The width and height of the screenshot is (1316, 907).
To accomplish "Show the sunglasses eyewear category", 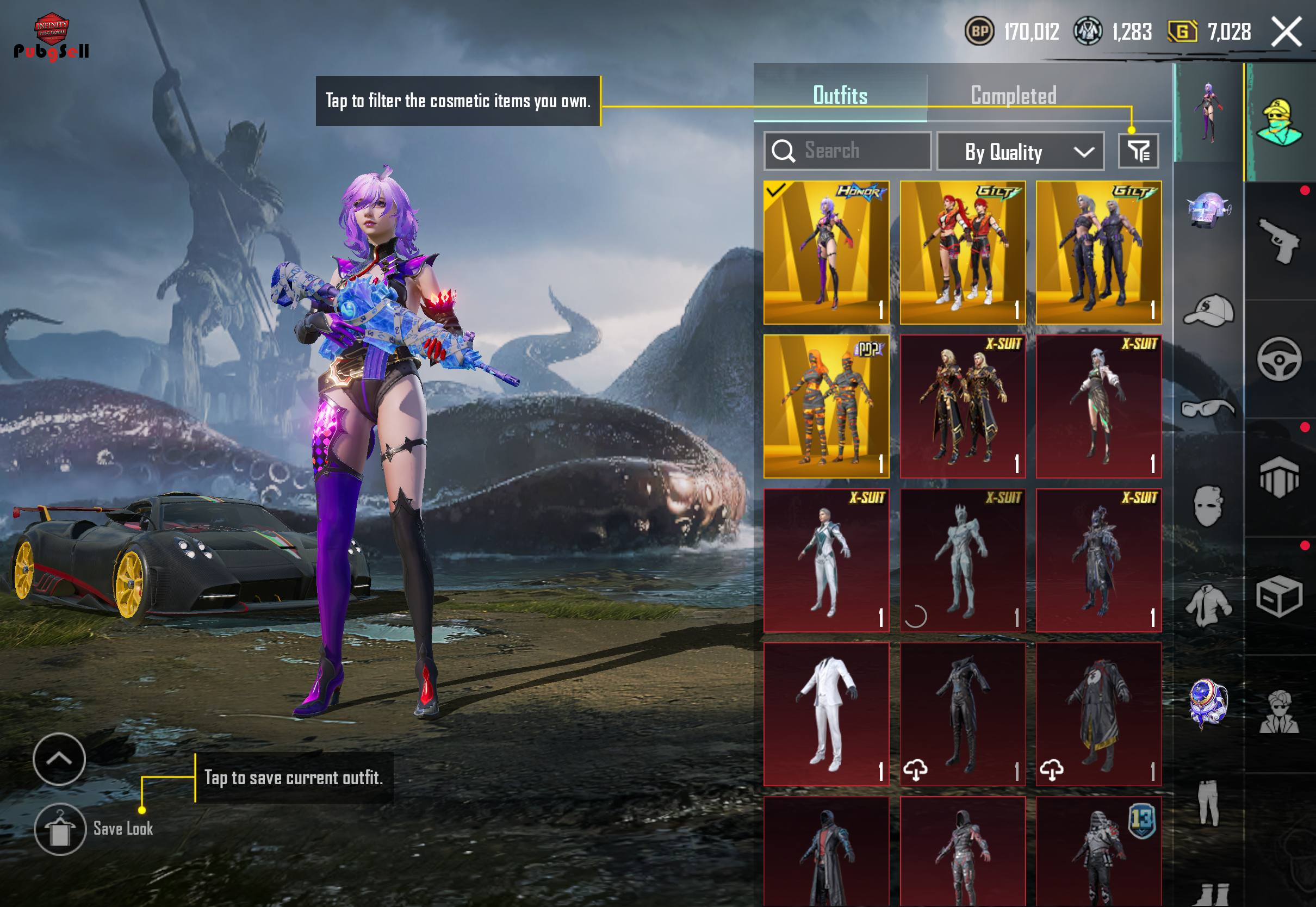I will (1208, 408).
